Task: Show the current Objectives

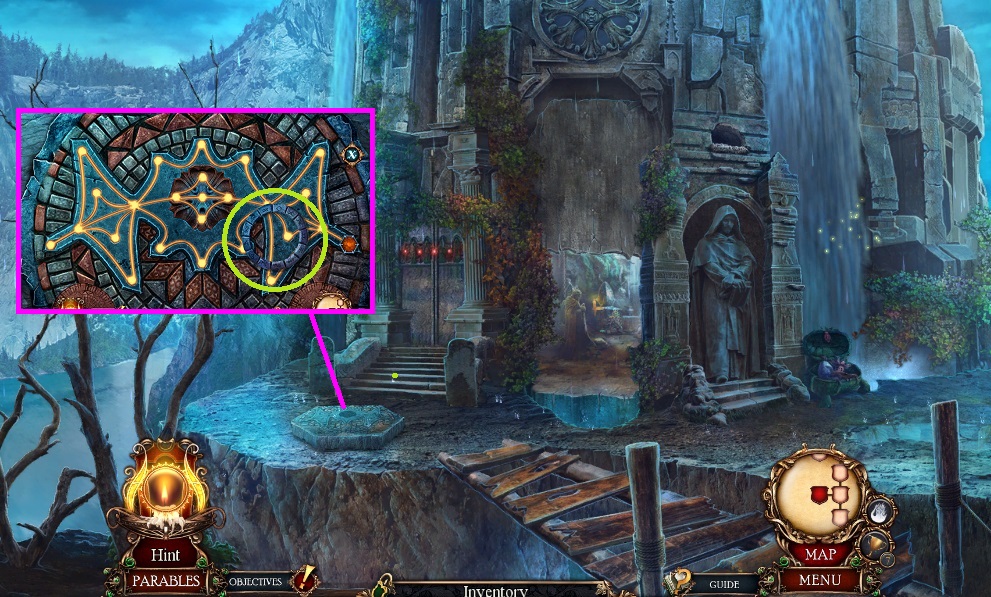Action: tap(255, 581)
